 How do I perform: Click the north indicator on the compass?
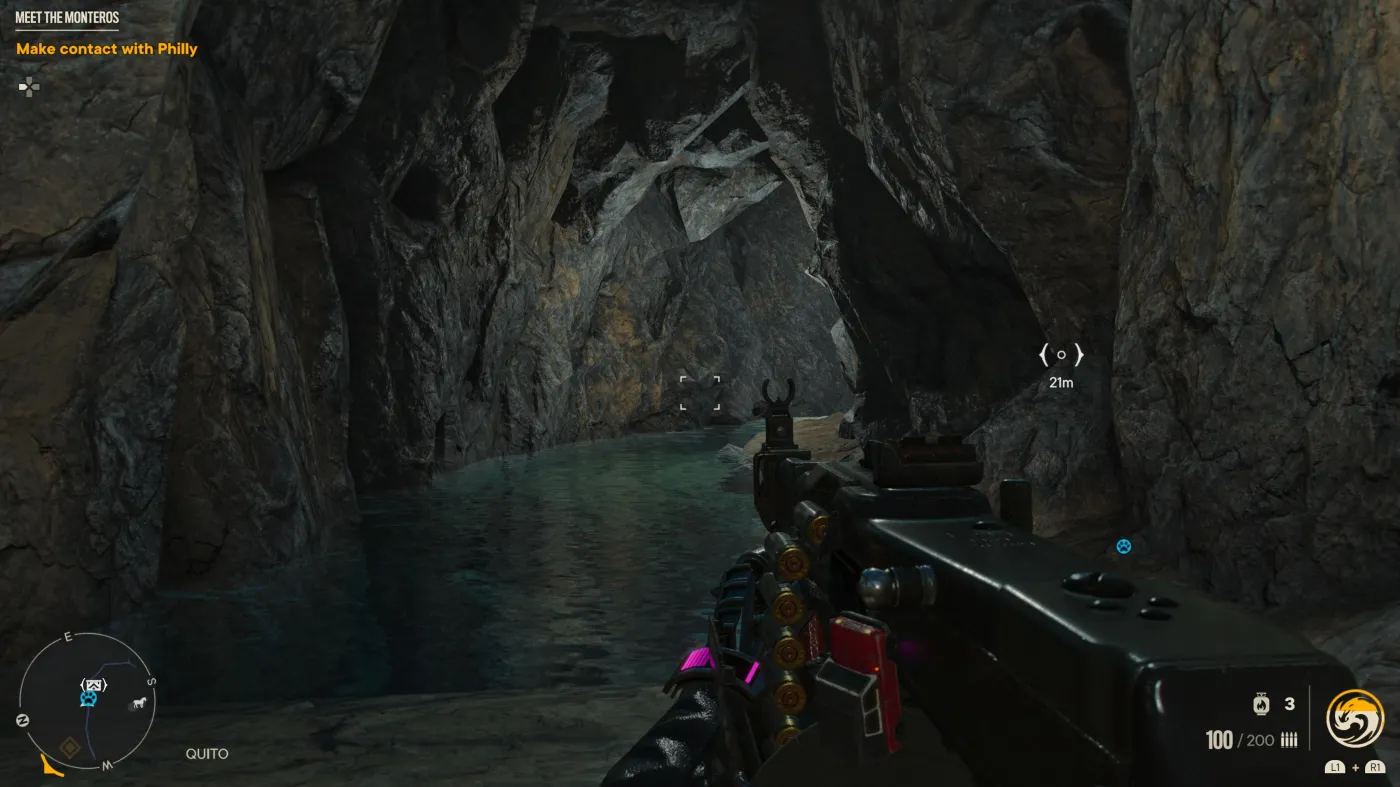click(x=22, y=720)
